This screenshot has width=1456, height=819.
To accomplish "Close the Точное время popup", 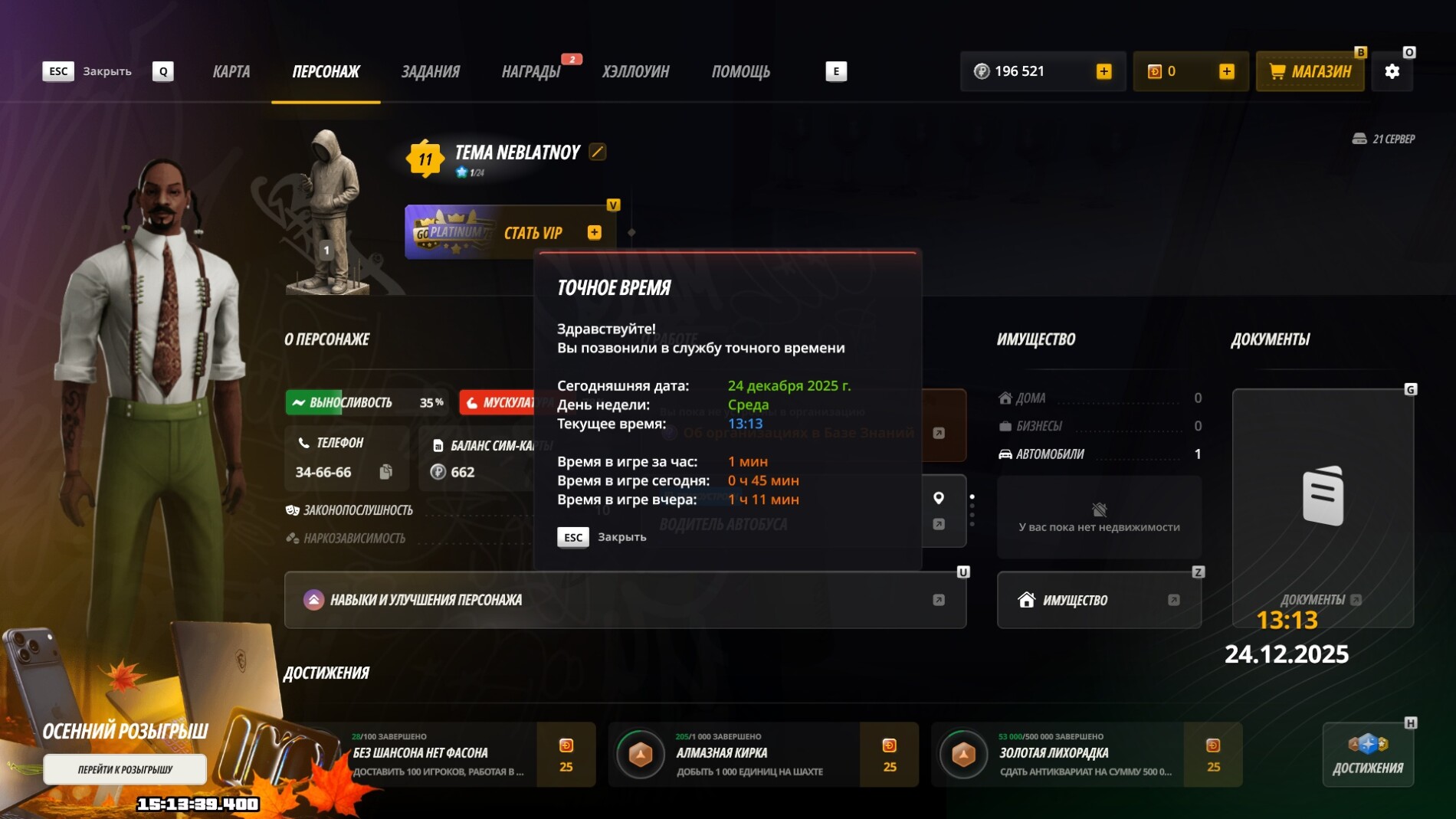I will [602, 537].
